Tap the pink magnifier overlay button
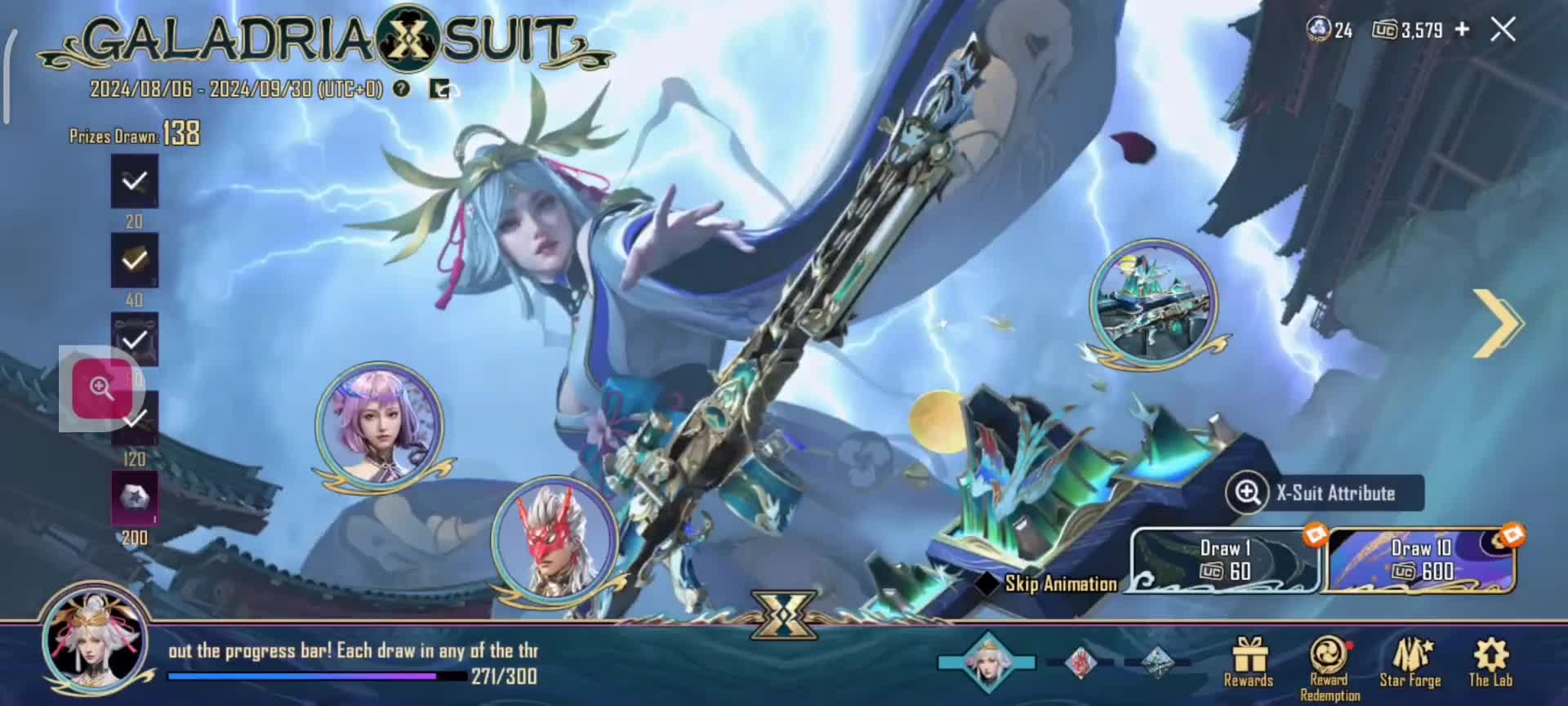The height and width of the screenshot is (706, 1568). pyautogui.click(x=102, y=388)
